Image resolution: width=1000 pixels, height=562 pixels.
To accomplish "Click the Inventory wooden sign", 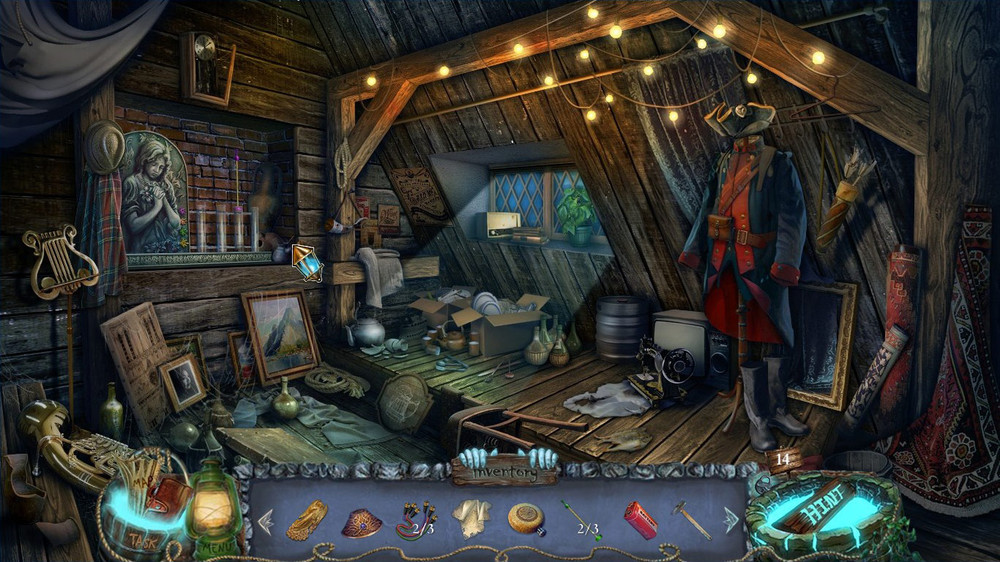I will point(505,467).
